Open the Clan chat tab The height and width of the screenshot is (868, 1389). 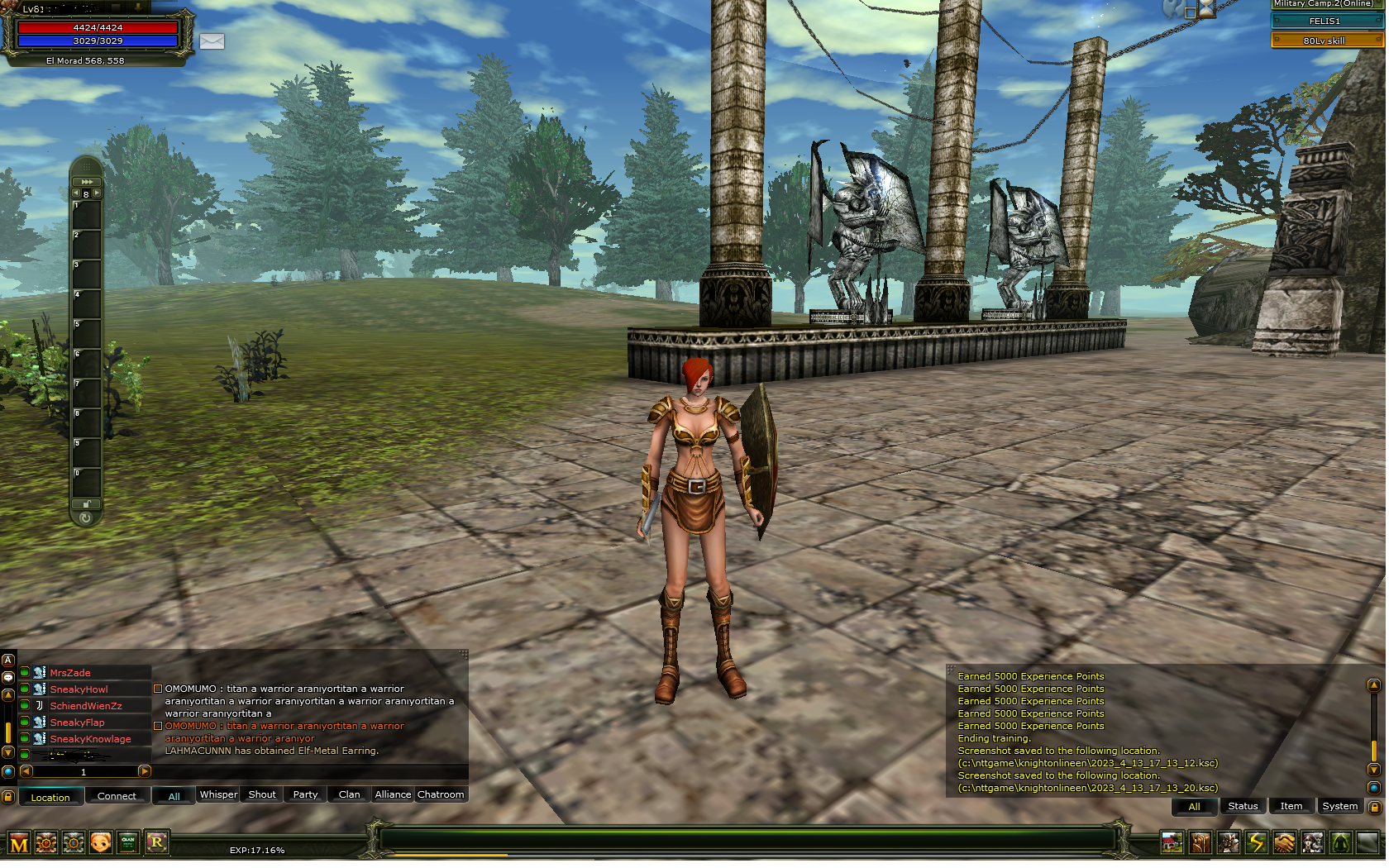349,794
